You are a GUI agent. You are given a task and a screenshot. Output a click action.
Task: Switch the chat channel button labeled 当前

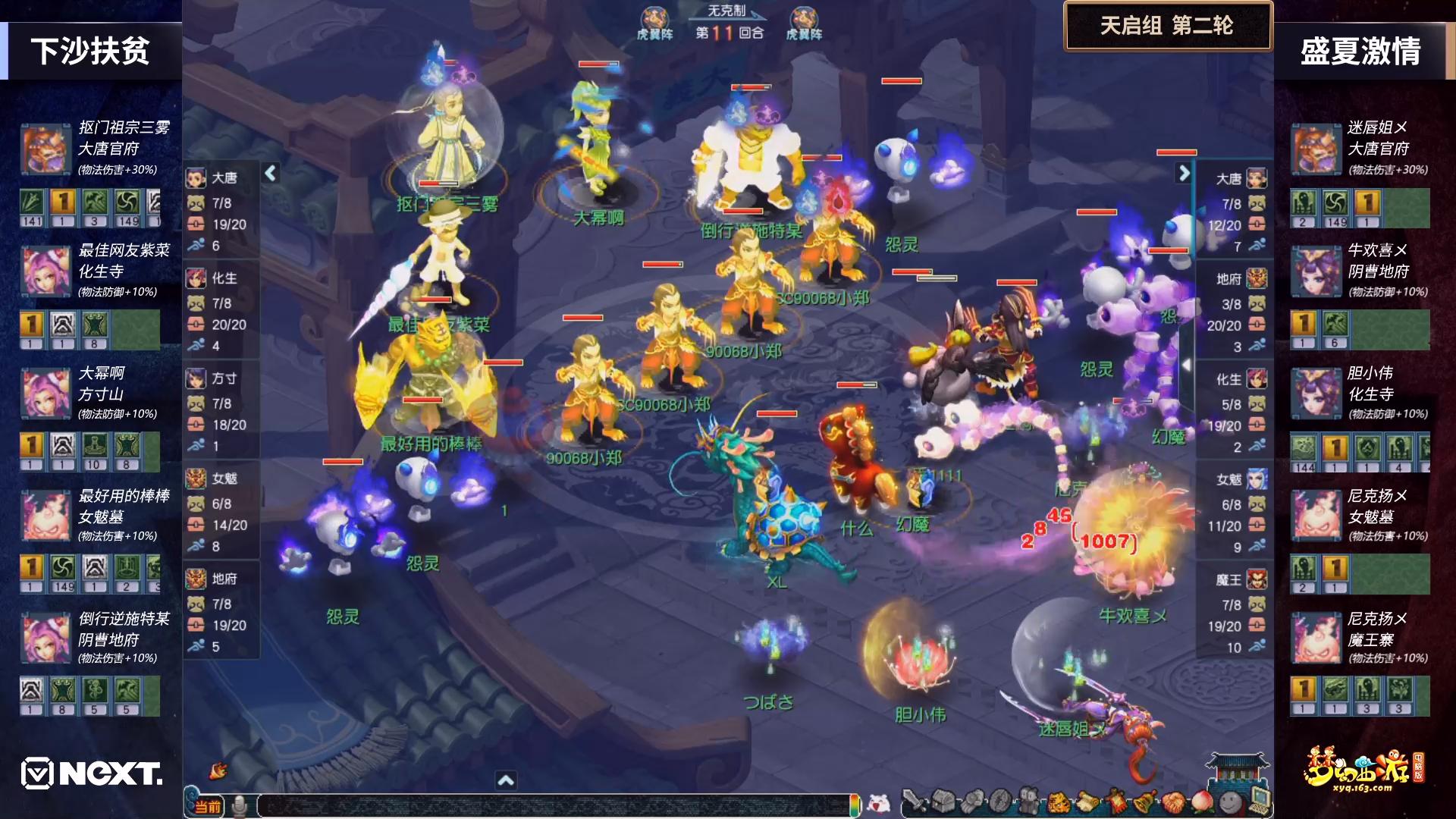pos(206,806)
